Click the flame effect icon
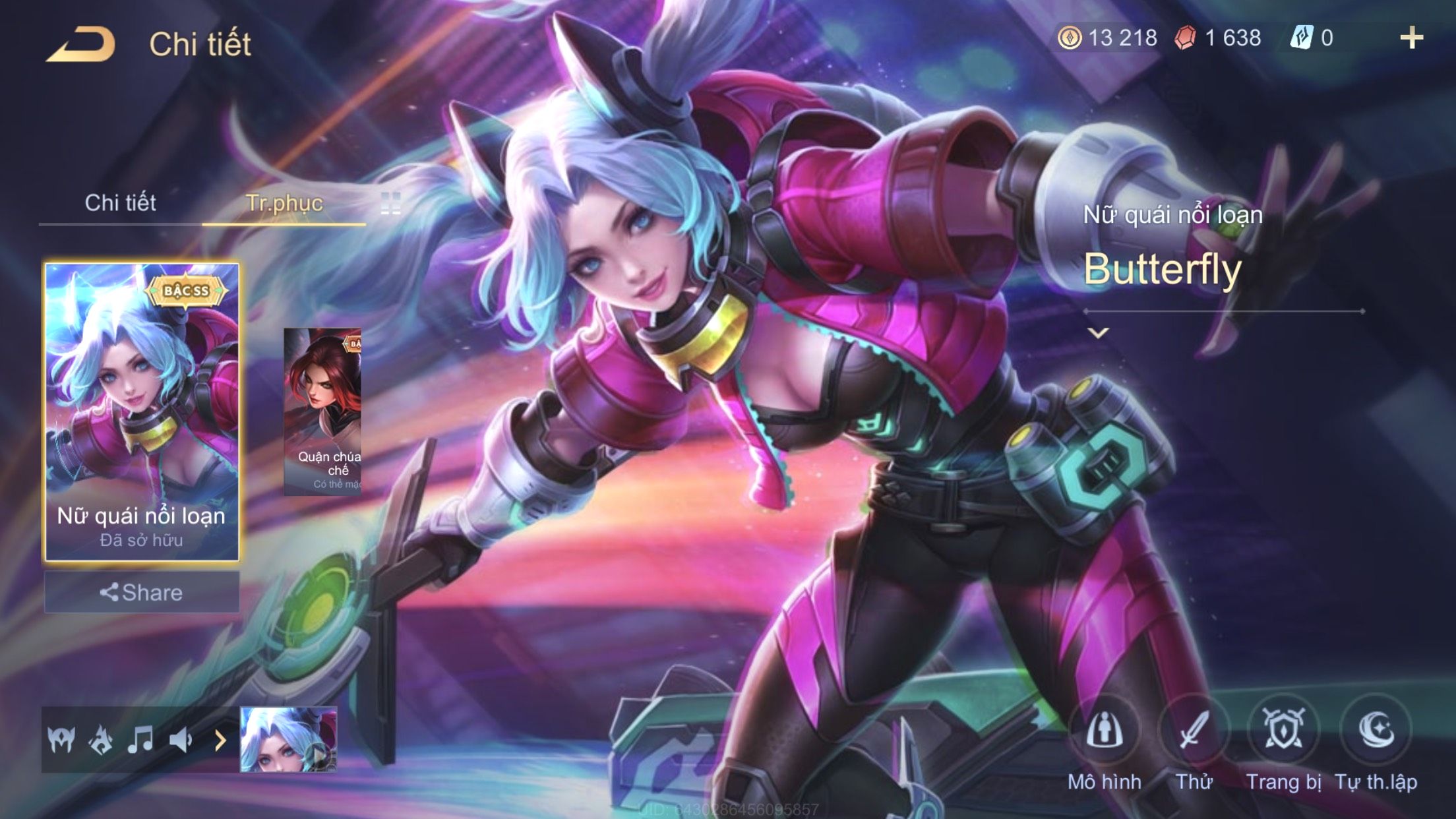Image resolution: width=1456 pixels, height=819 pixels. pos(100,740)
